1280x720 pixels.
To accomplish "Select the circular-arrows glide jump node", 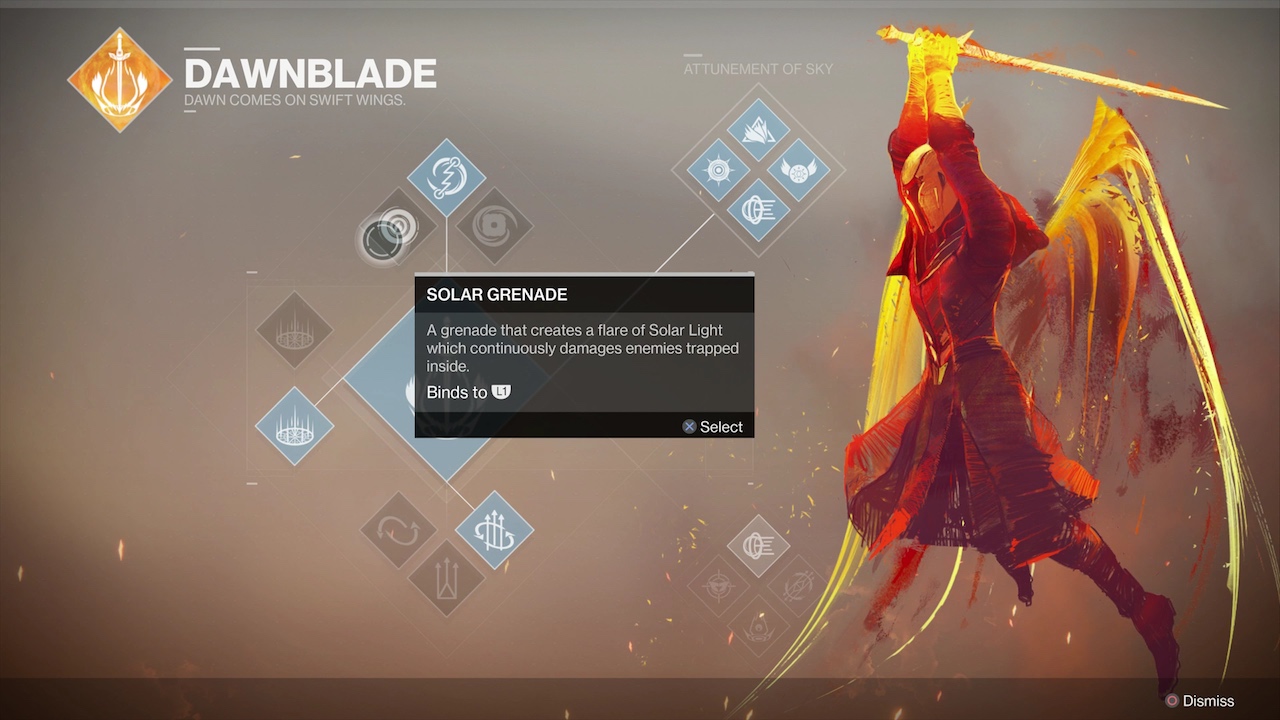I will click(x=398, y=530).
